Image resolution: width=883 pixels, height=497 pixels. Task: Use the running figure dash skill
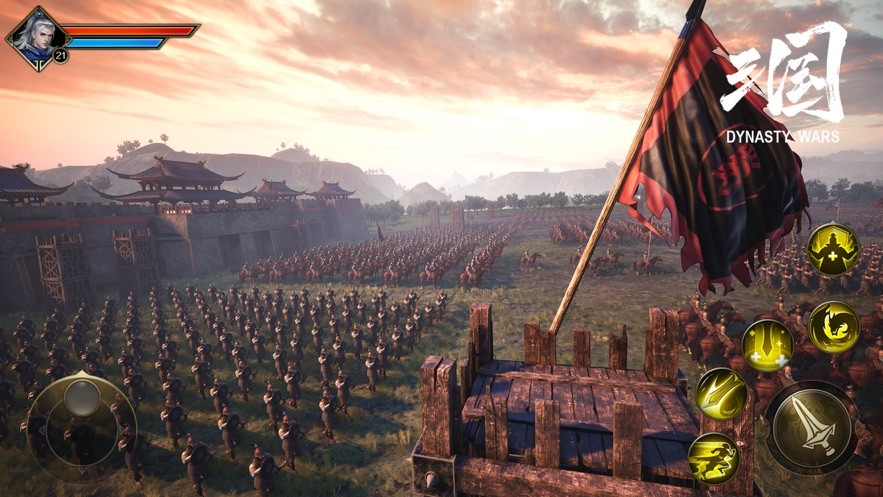[x=714, y=459]
